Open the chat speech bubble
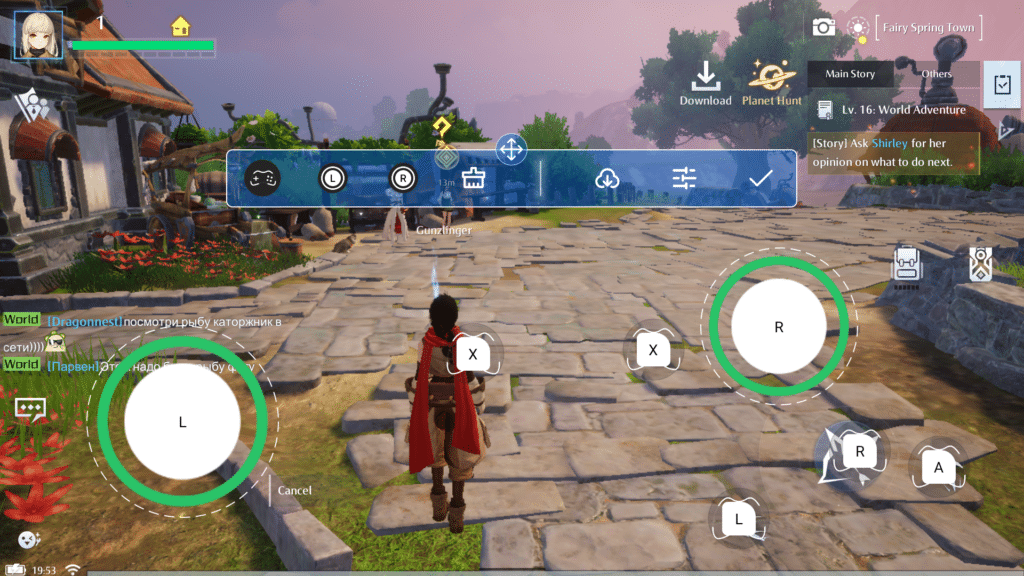The width and height of the screenshot is (1024, 576). [28, 409]
